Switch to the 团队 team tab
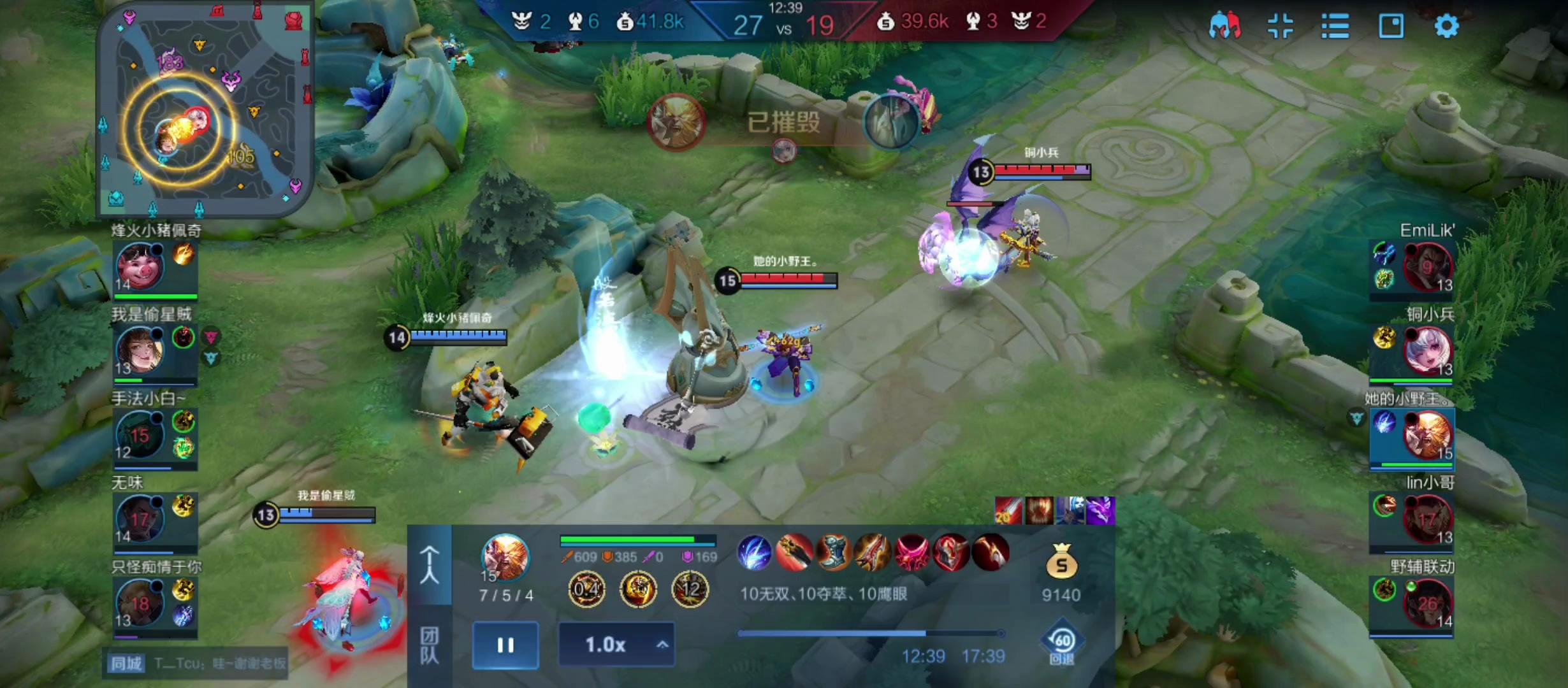1568x688 pixels. (x=430, y=645)
